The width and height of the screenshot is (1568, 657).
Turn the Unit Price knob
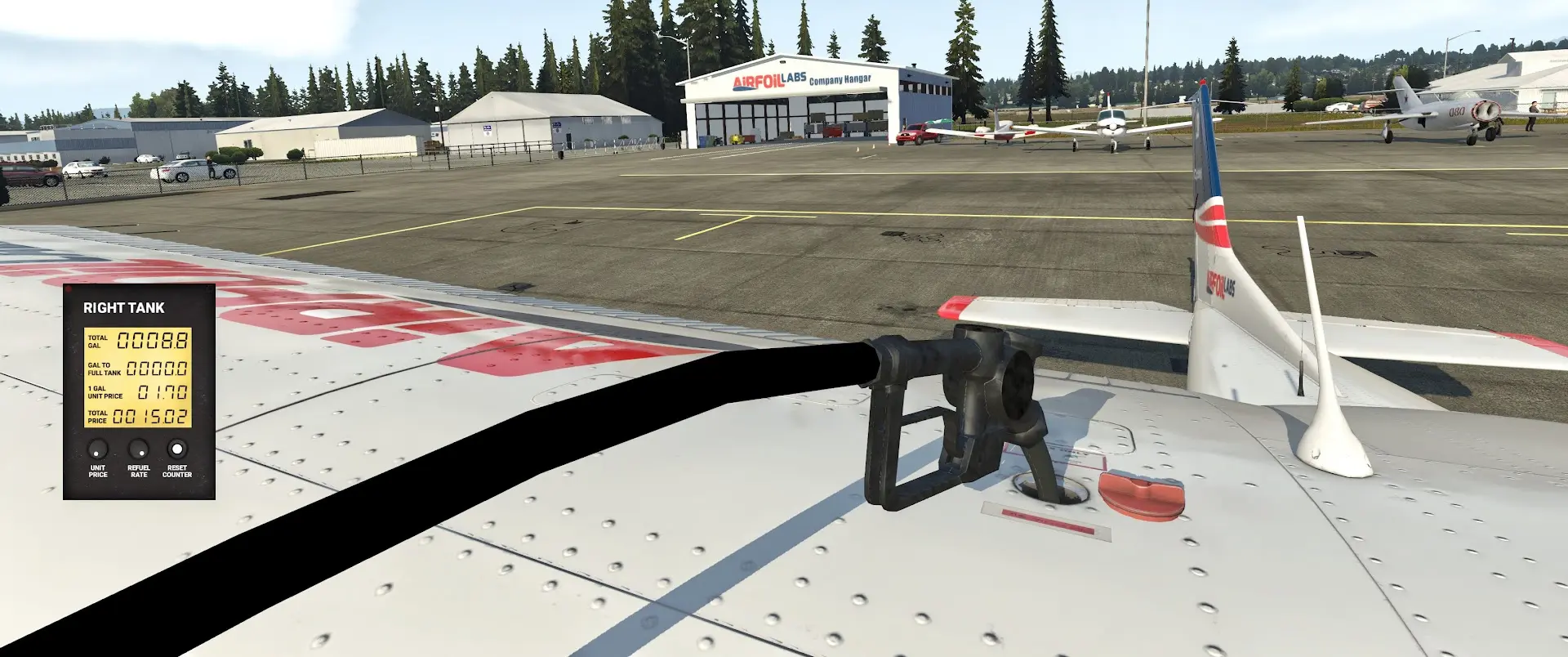pos(98,449)
